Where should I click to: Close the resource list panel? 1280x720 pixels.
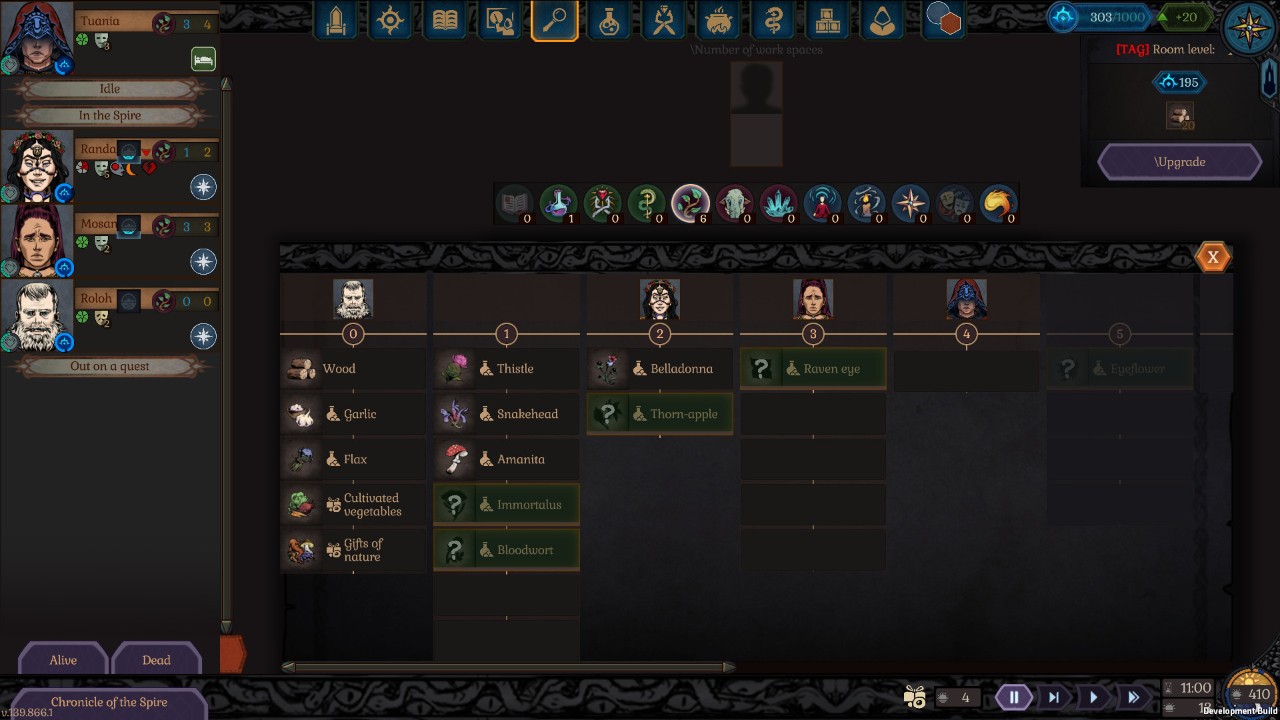point(1212,257)
